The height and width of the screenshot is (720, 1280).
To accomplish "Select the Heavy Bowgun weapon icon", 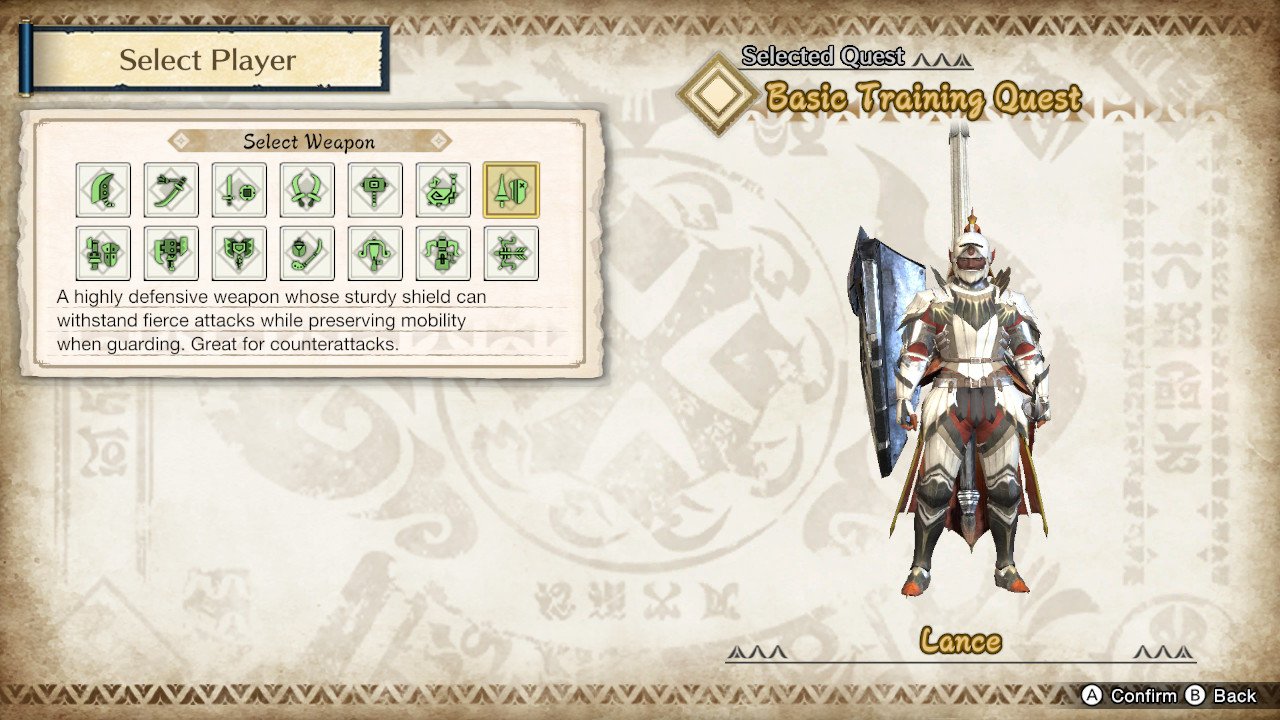I will (443, 253).
